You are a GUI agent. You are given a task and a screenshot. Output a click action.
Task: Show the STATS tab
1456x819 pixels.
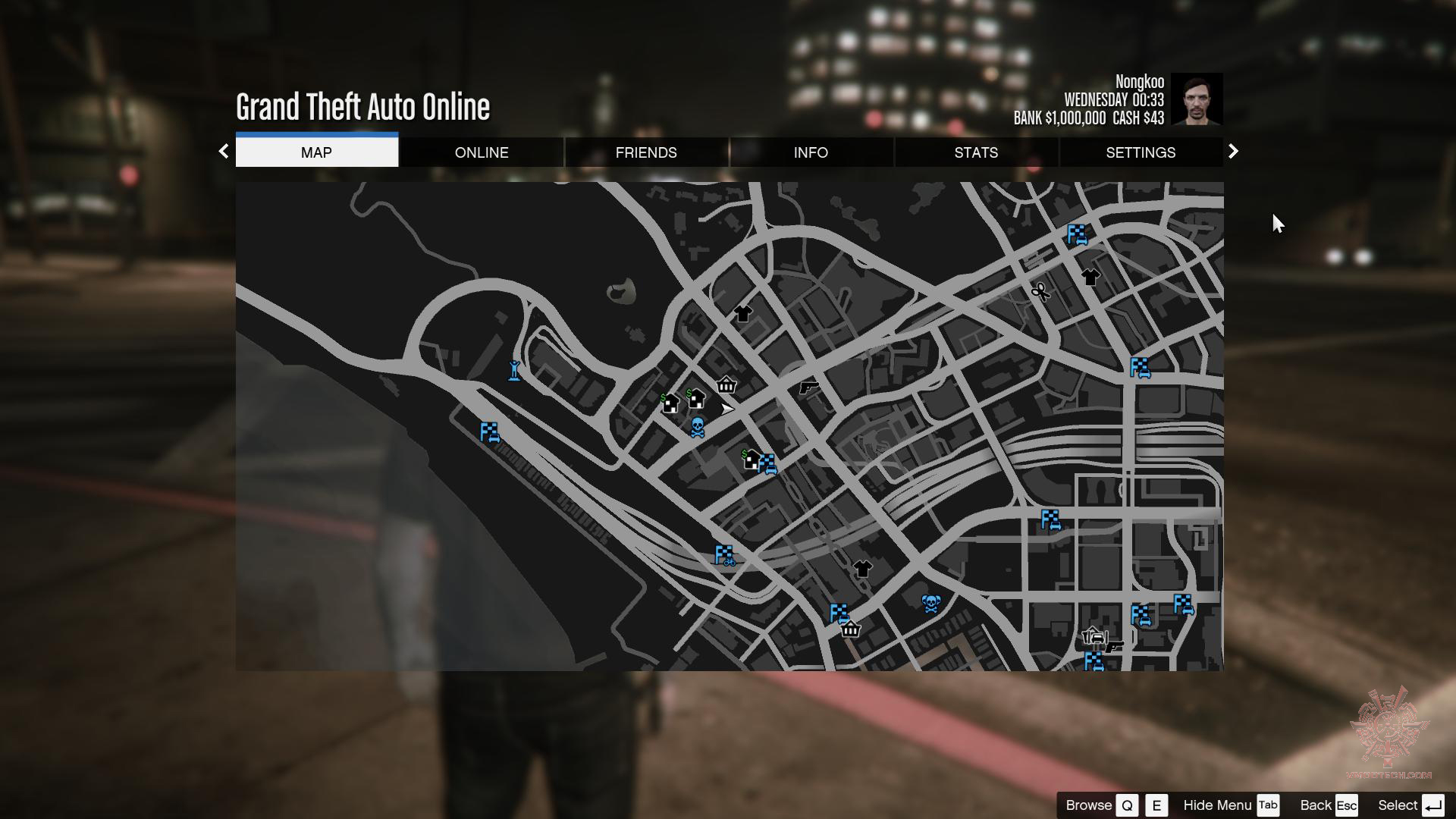coord(976,152)
